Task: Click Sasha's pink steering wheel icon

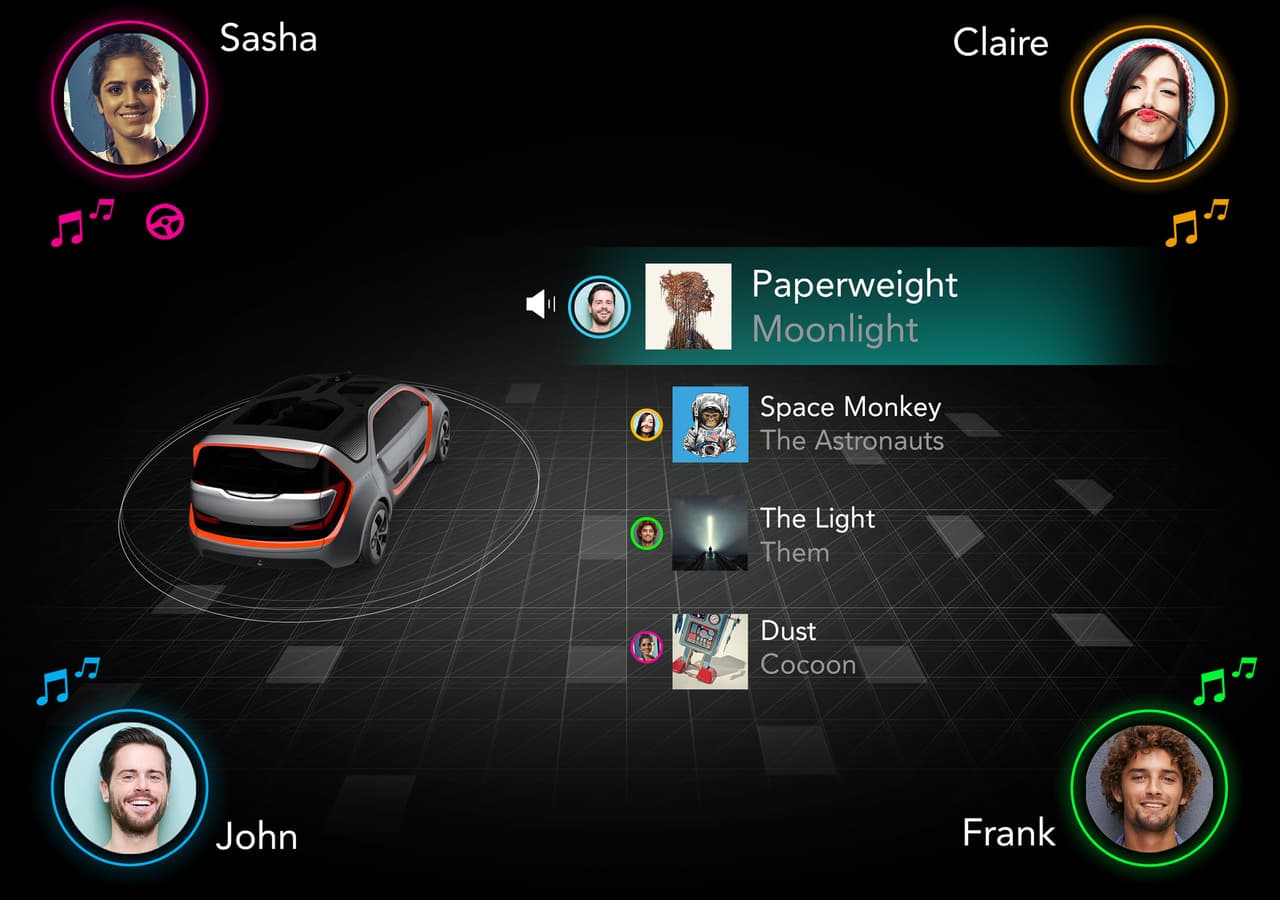Action: pos(165,222)
